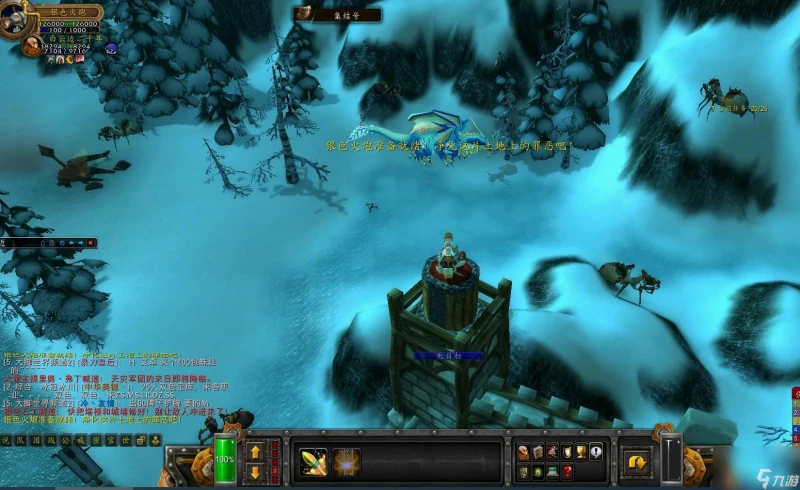This screenshot has height=490, width=800.
Task: Open the quest log exclamation mark icon
Action: [596, 452]
